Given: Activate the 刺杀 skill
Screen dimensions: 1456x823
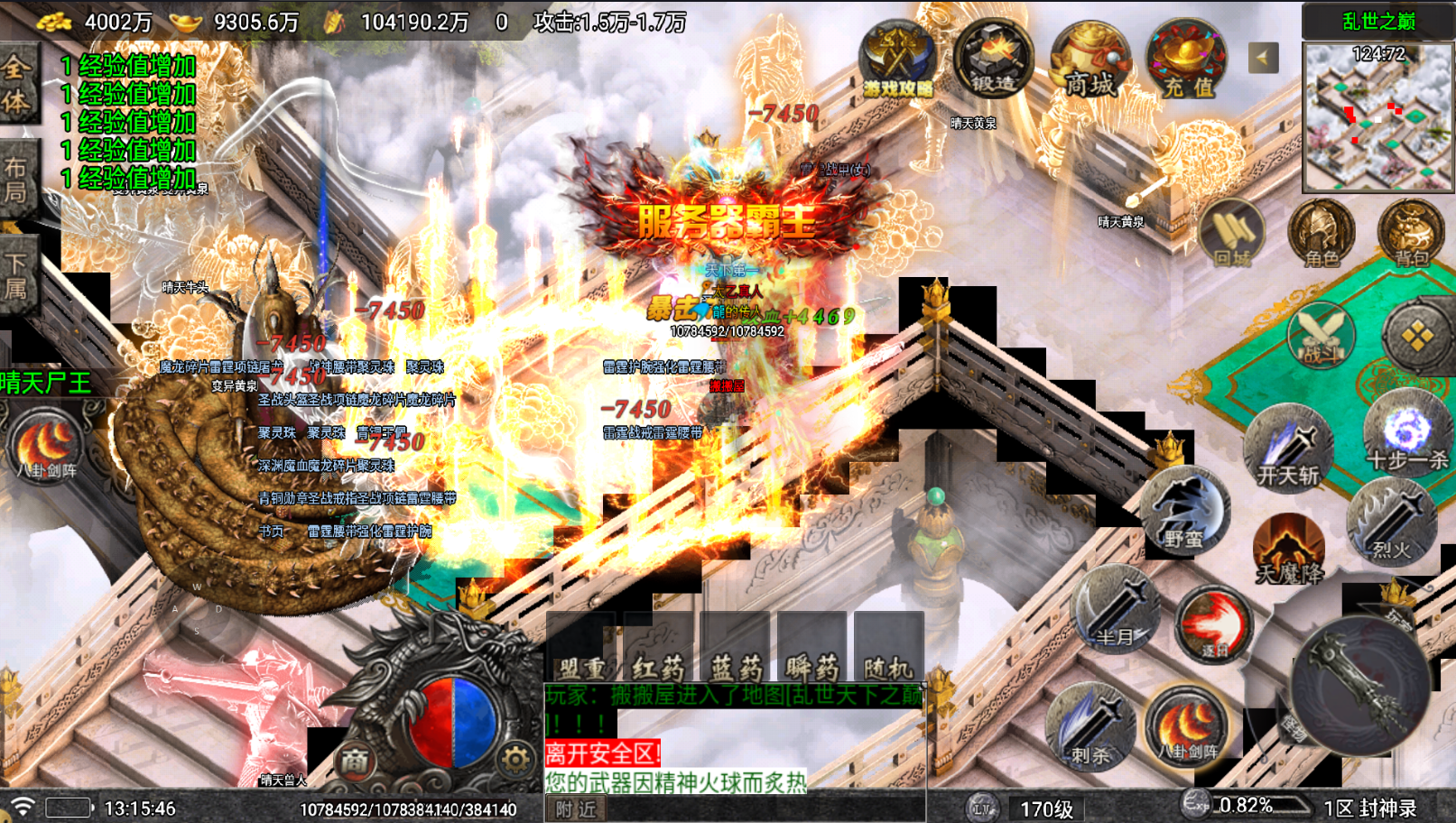Looking at the screenshot, I should click(x=1090, y=728).
